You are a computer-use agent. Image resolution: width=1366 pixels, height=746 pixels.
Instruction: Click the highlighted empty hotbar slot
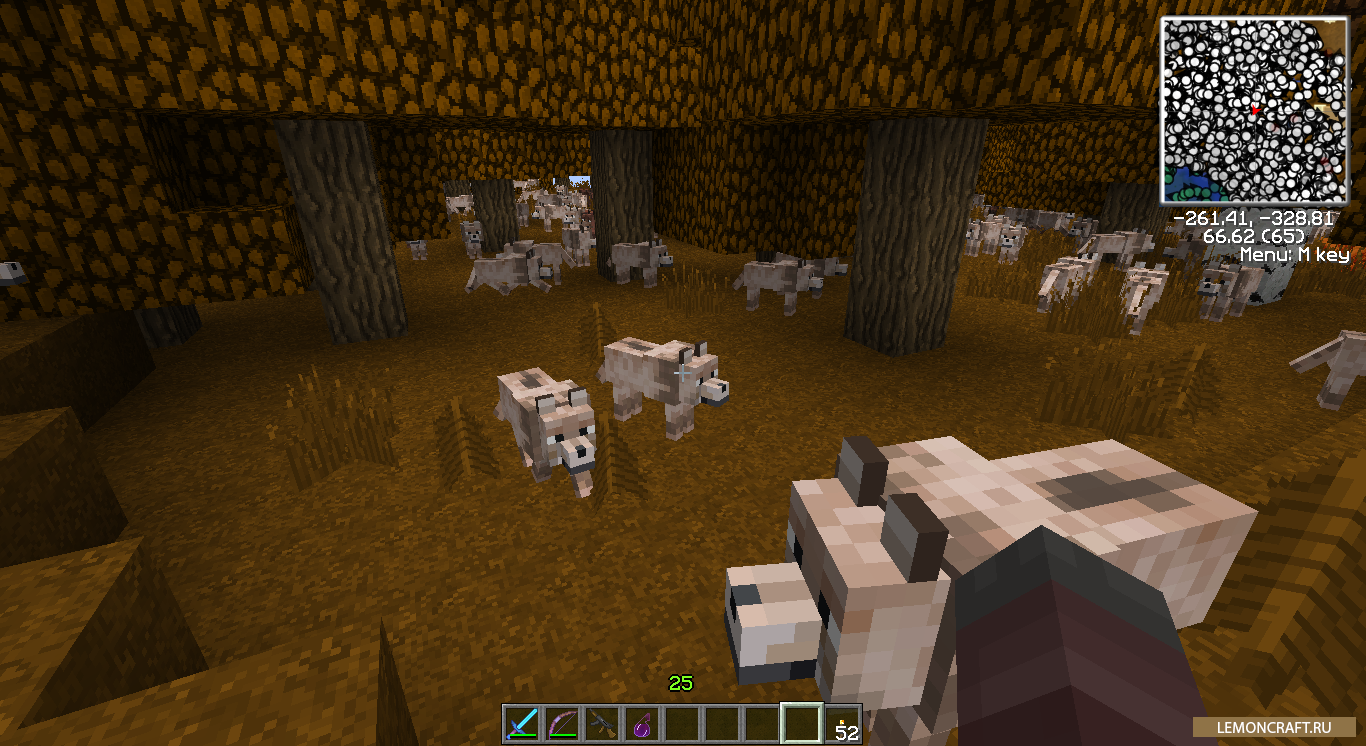pos(801,724)
